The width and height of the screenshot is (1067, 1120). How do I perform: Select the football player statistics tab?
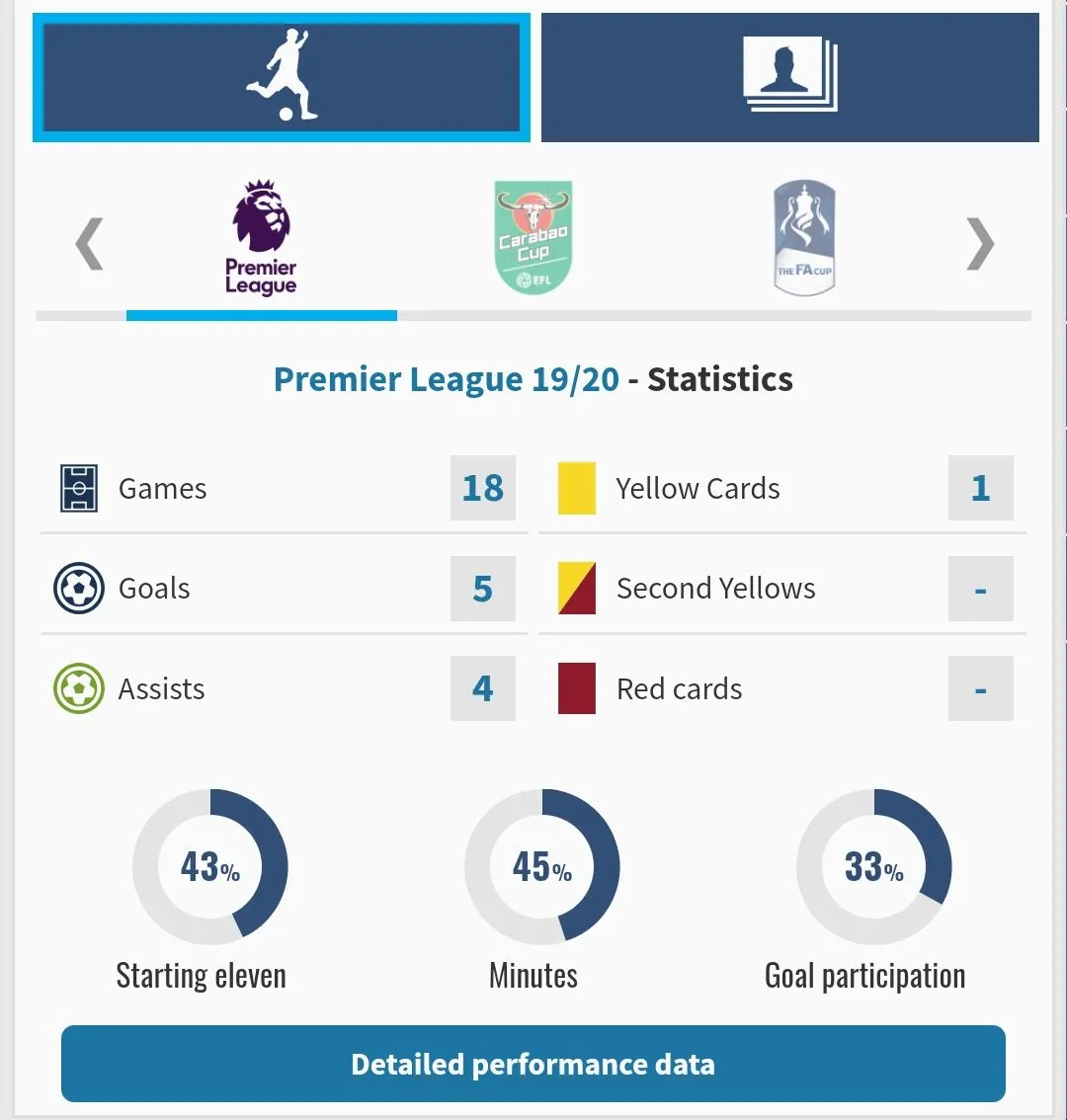point(282,77)
